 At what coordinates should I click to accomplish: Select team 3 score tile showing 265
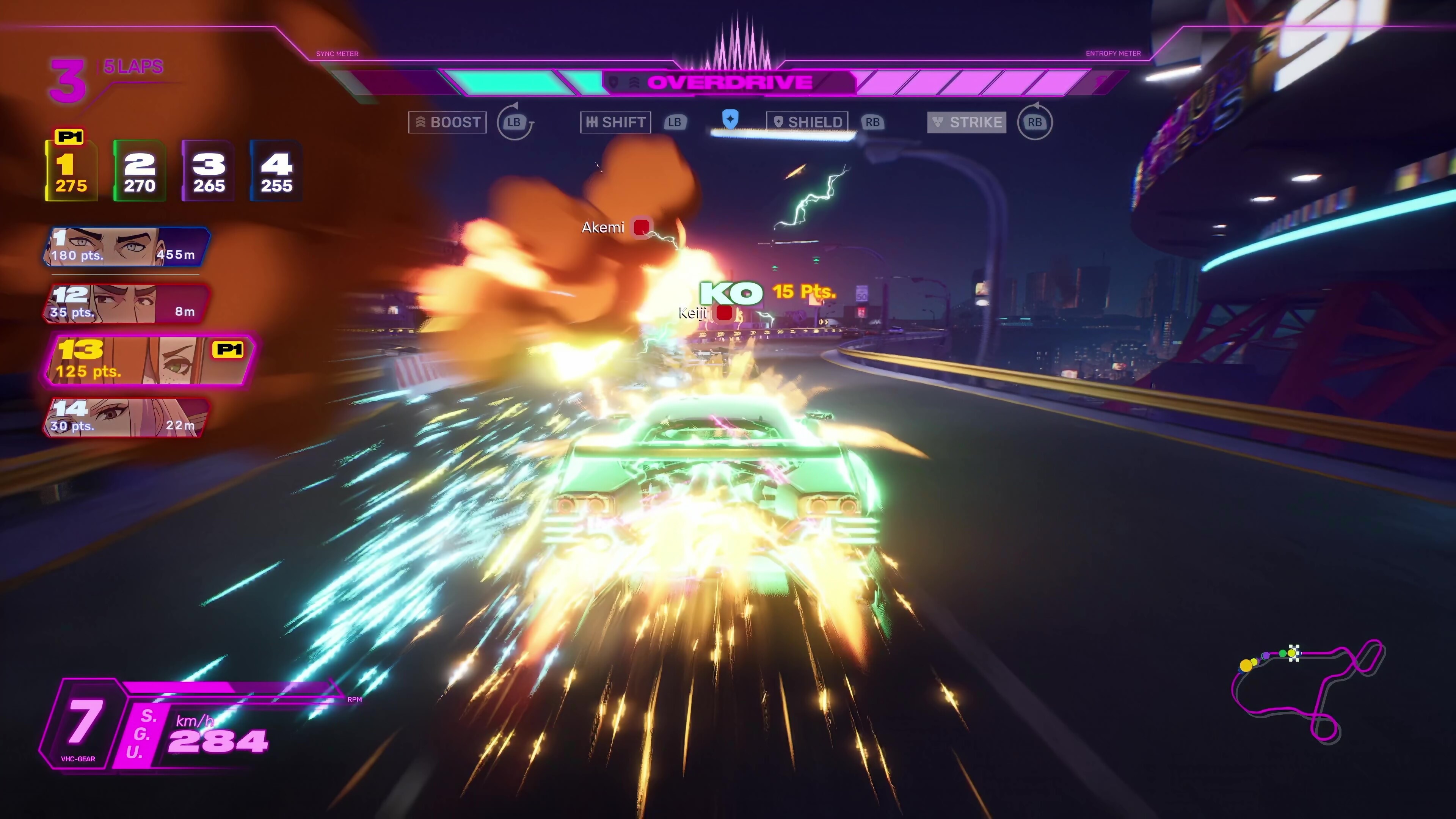point(208,171)
